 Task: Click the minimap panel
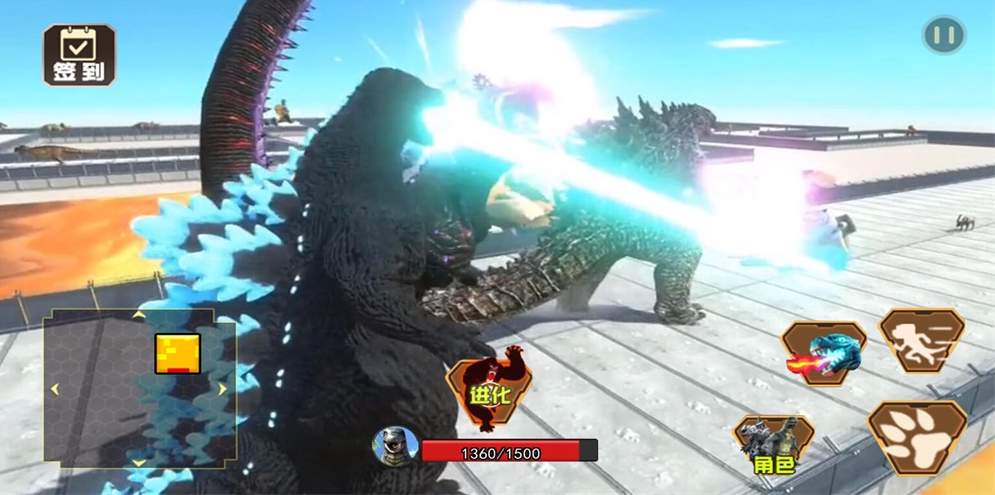click(x=139, y=388)
